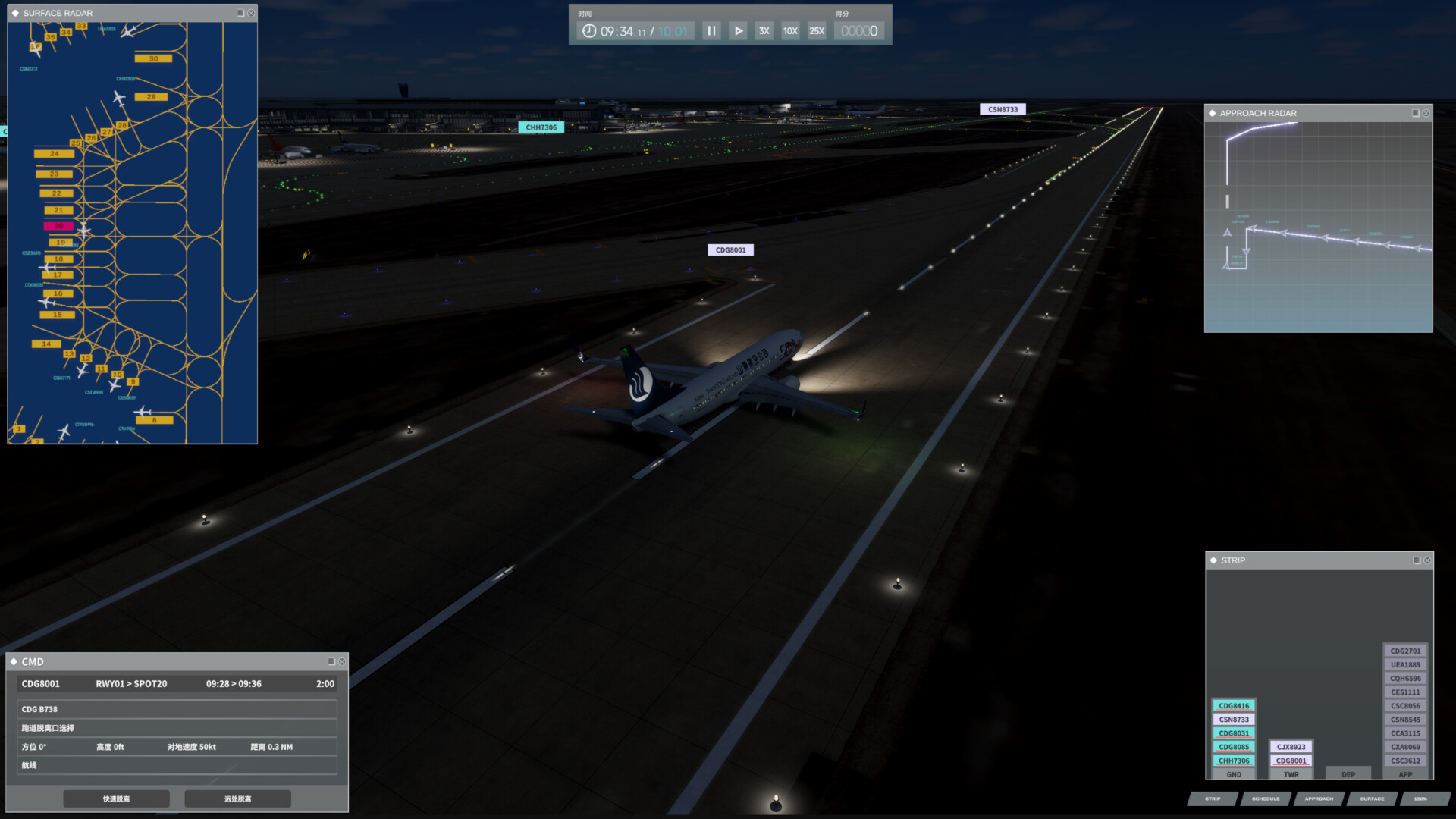Click the diamond icon on the SURFACE RADAR header
Screen dimensions: 1456x819
pos(15,13)
